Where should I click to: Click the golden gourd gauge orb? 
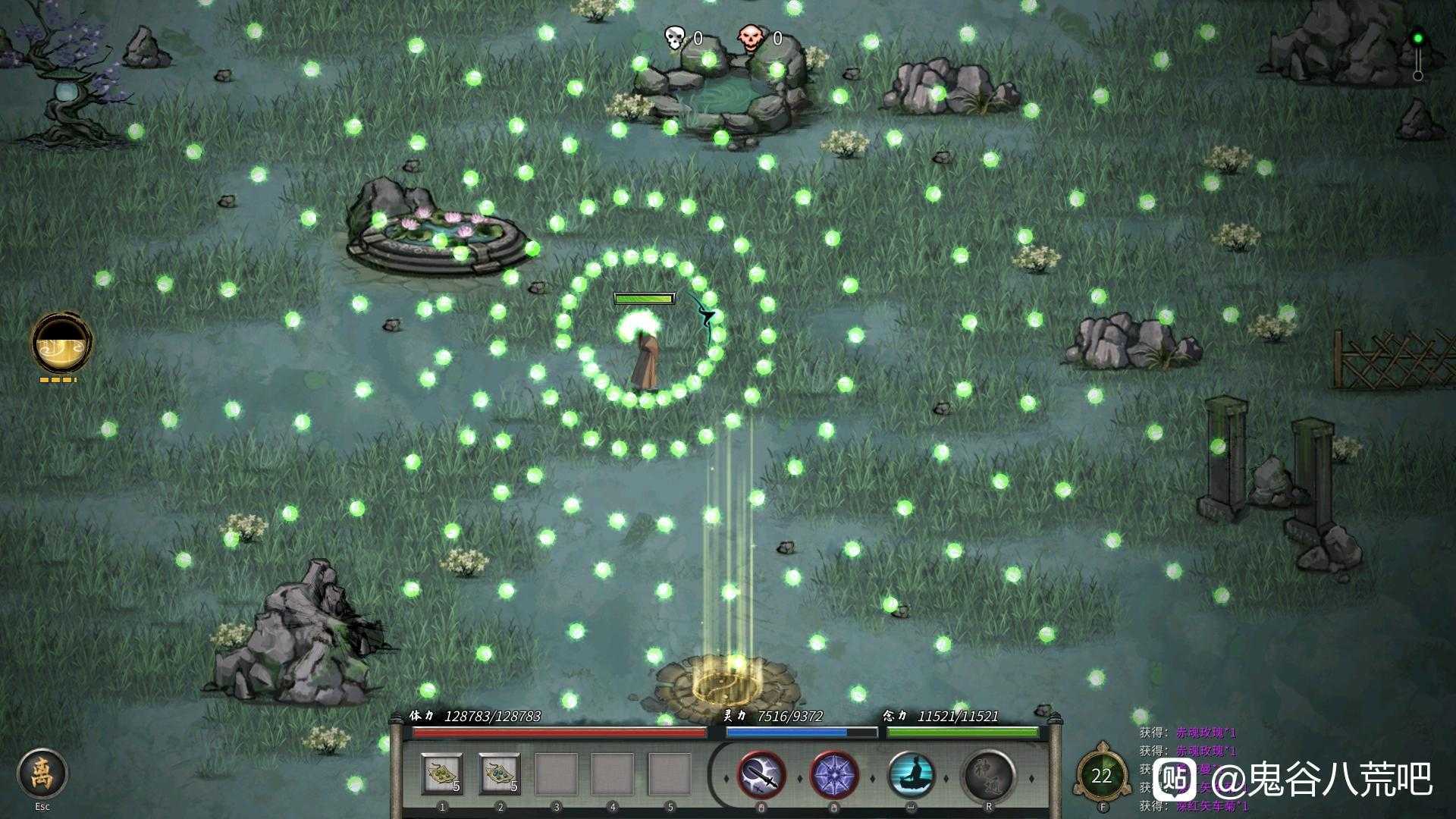tap(61, 343)
